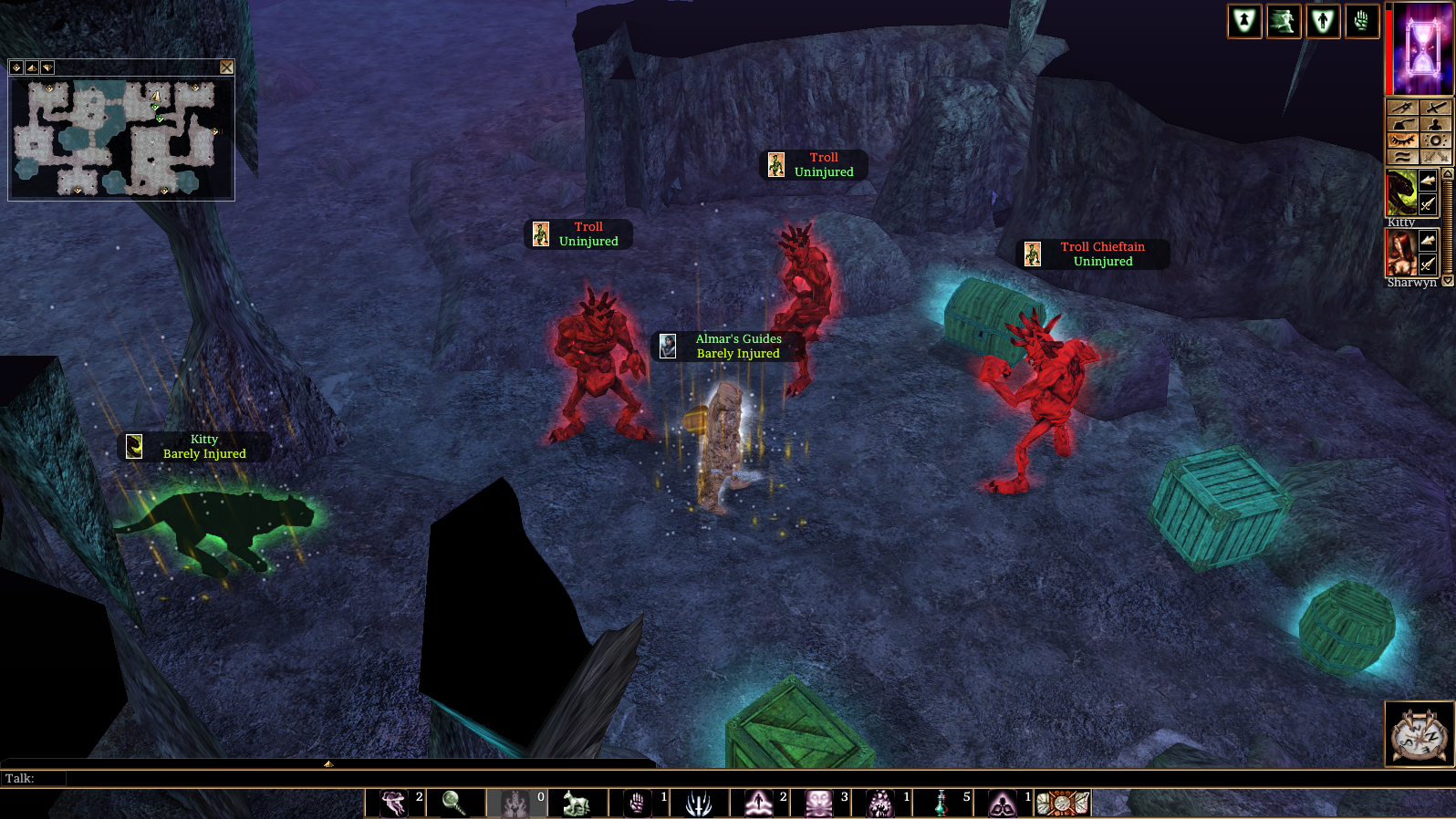This screenshot has width=1456, height=819.
Task: Open Kitty's companion portrait
Action: coord(1401,192)
